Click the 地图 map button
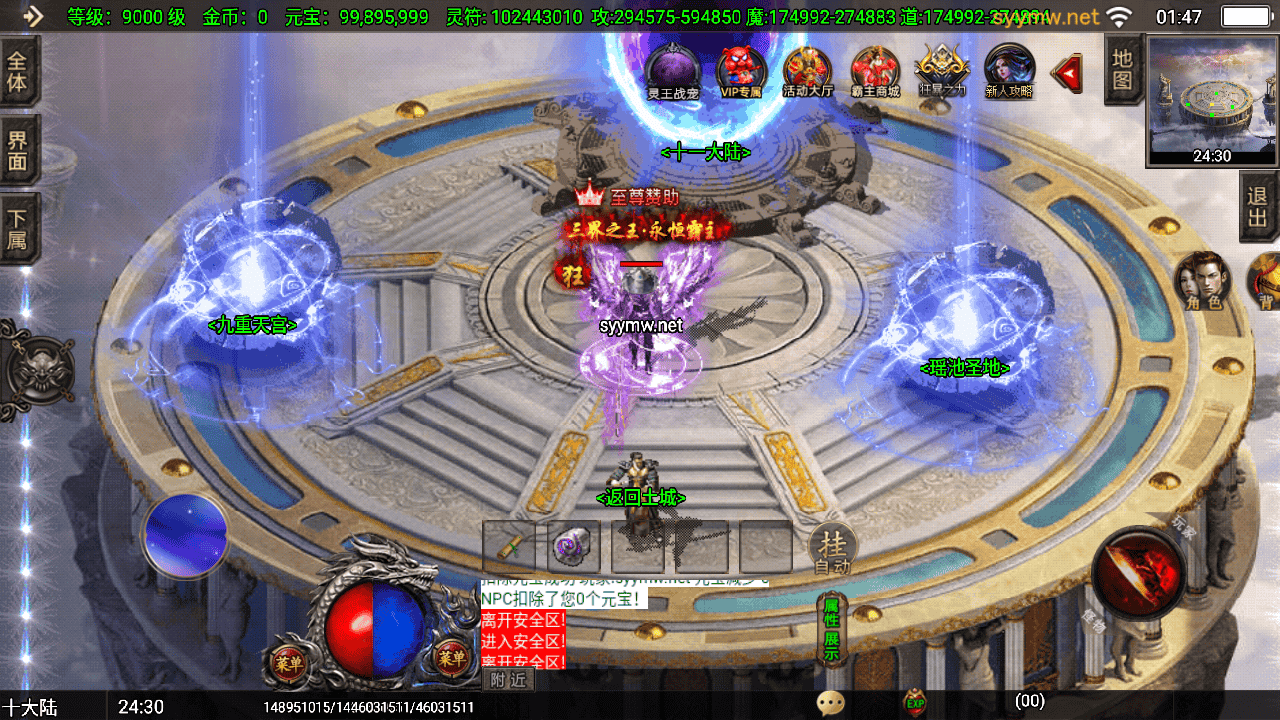 pyautogui.click(x=1122, y=69)
